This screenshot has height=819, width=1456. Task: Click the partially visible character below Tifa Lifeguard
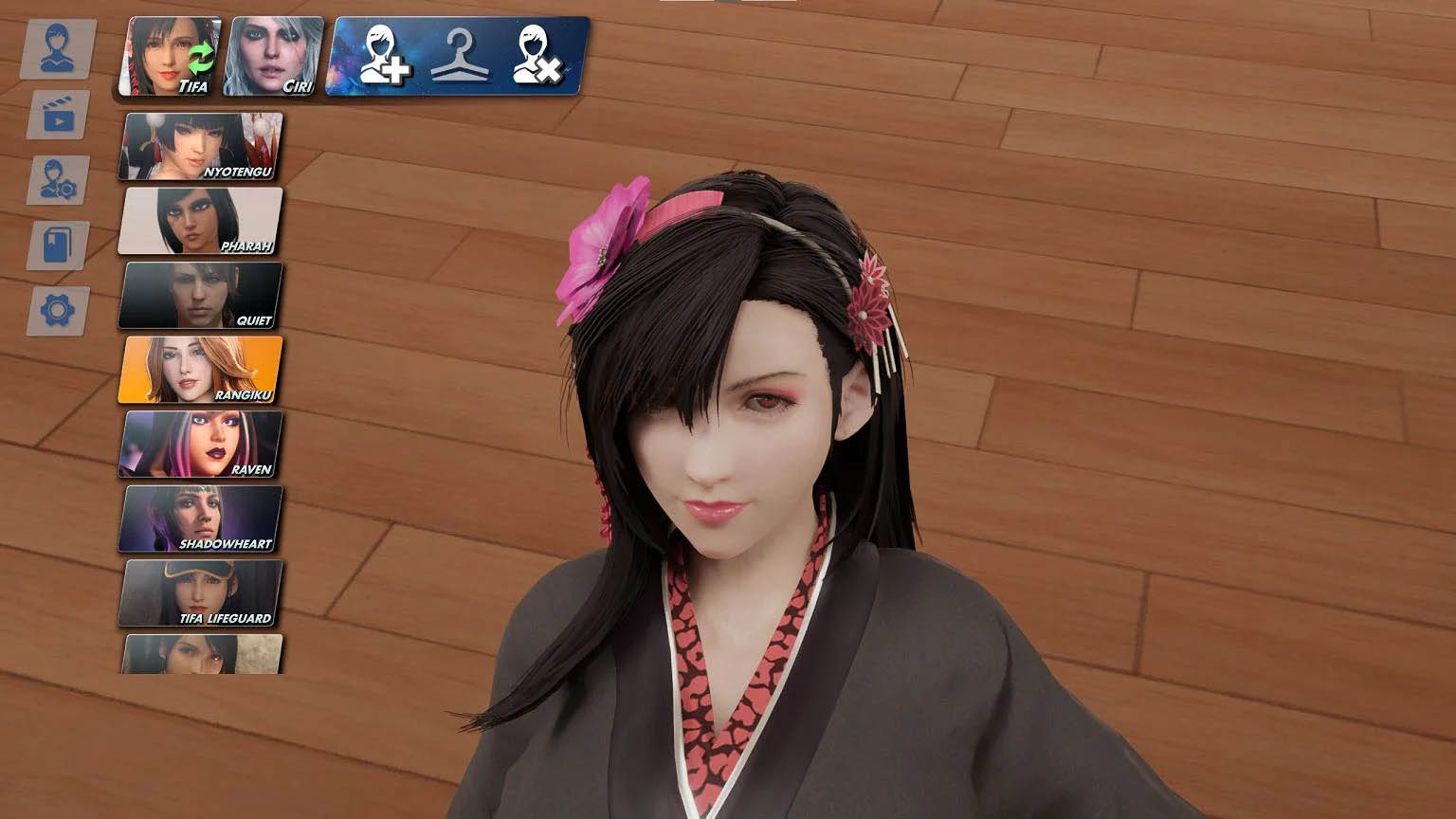[199, 656]
